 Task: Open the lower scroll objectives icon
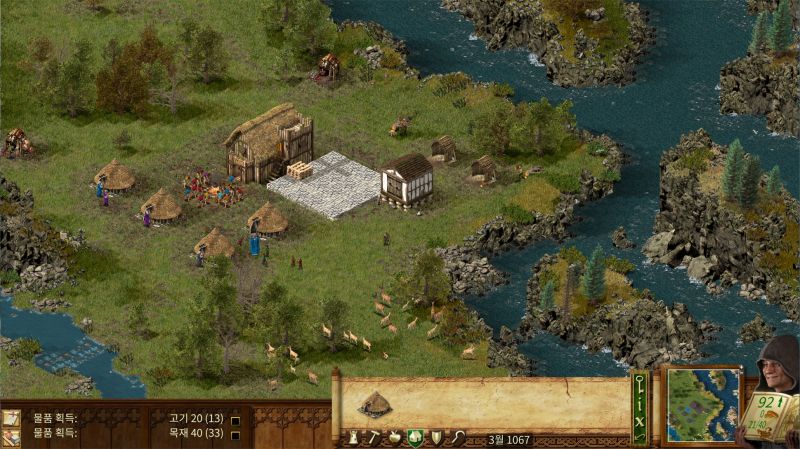tap(11, 436)
